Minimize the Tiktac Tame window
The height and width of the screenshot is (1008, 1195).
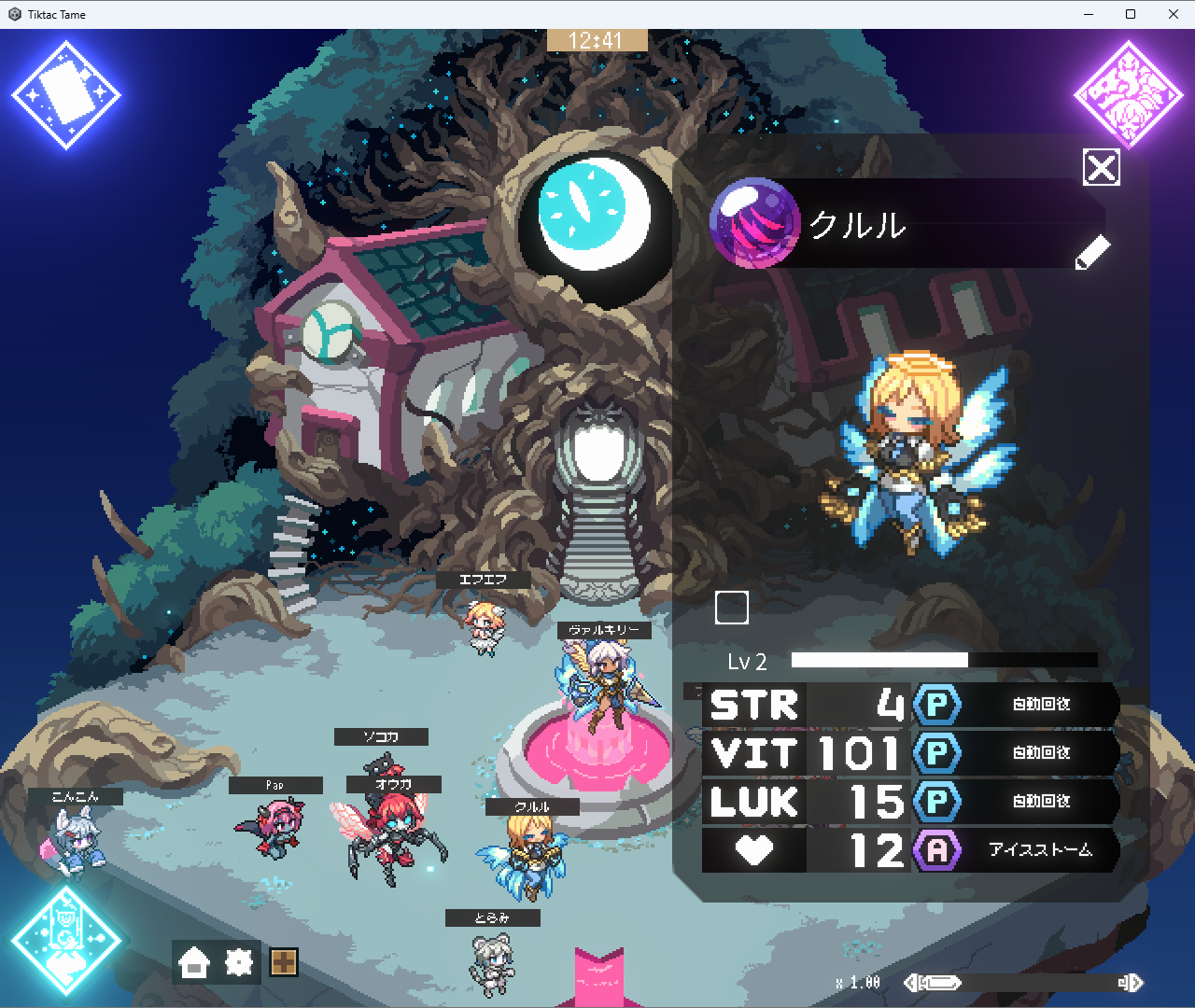(x=1089, y=14)
